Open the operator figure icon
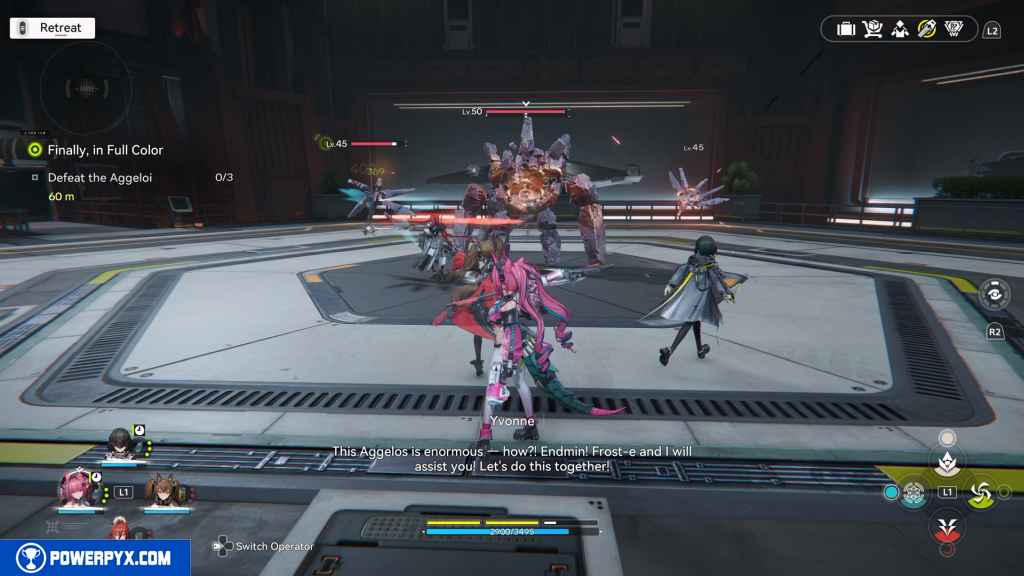1024x576 pixels. coord(899,29)
